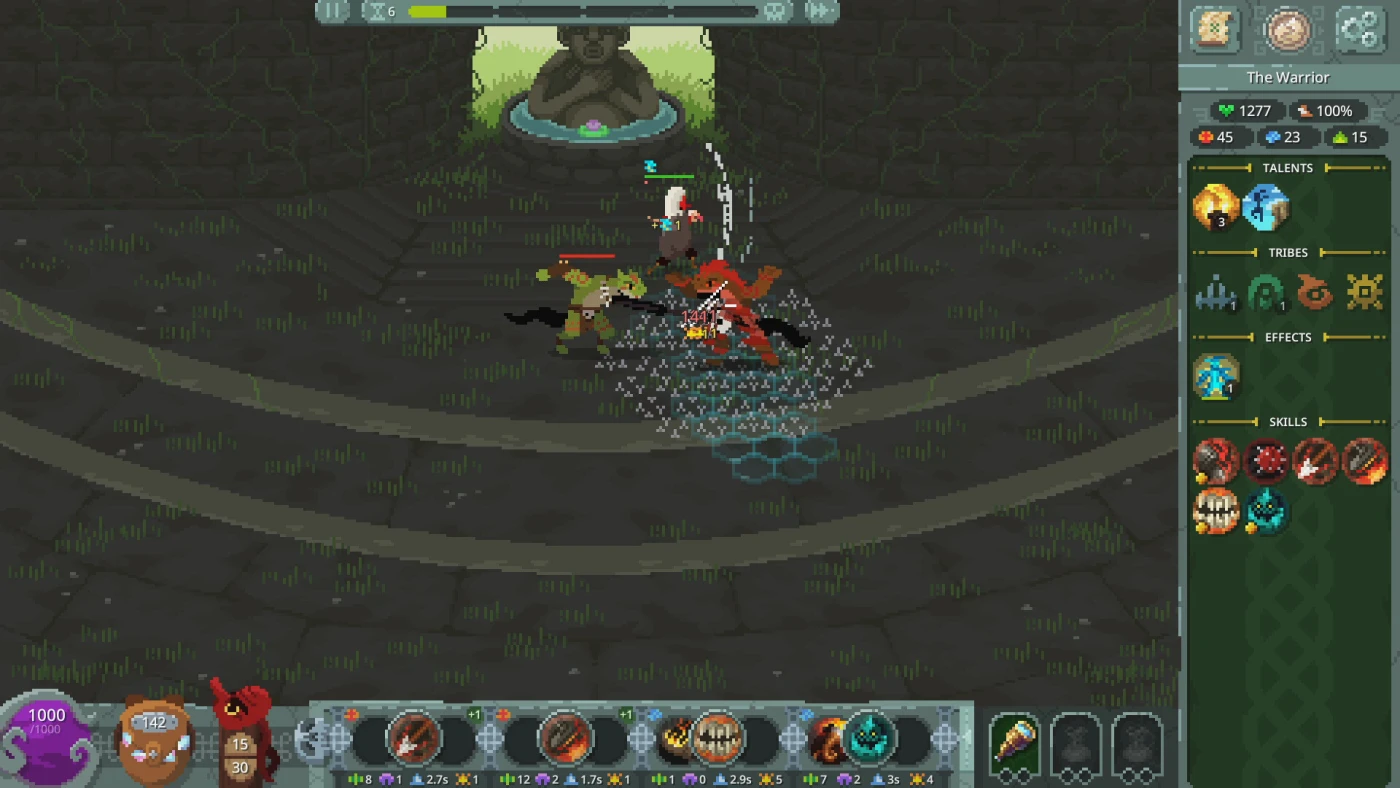Select the spyglass item slot

(1014, 742)
